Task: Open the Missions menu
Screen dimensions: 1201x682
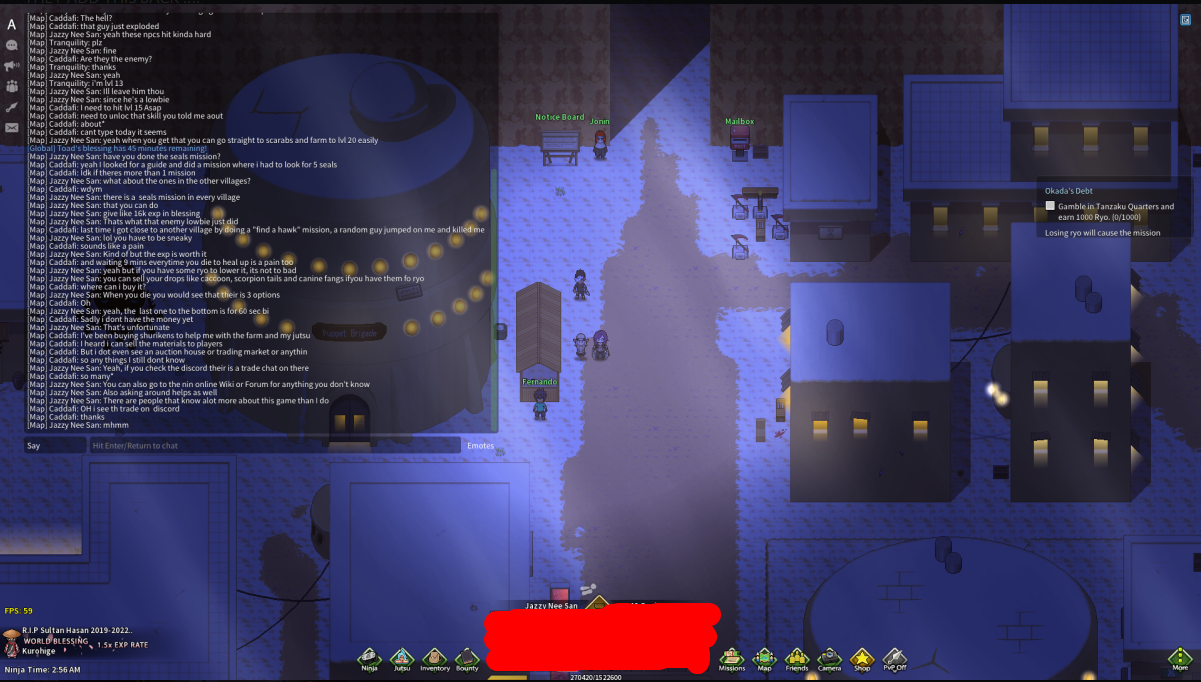Action: pyautogui.click(x=732, y=657)
